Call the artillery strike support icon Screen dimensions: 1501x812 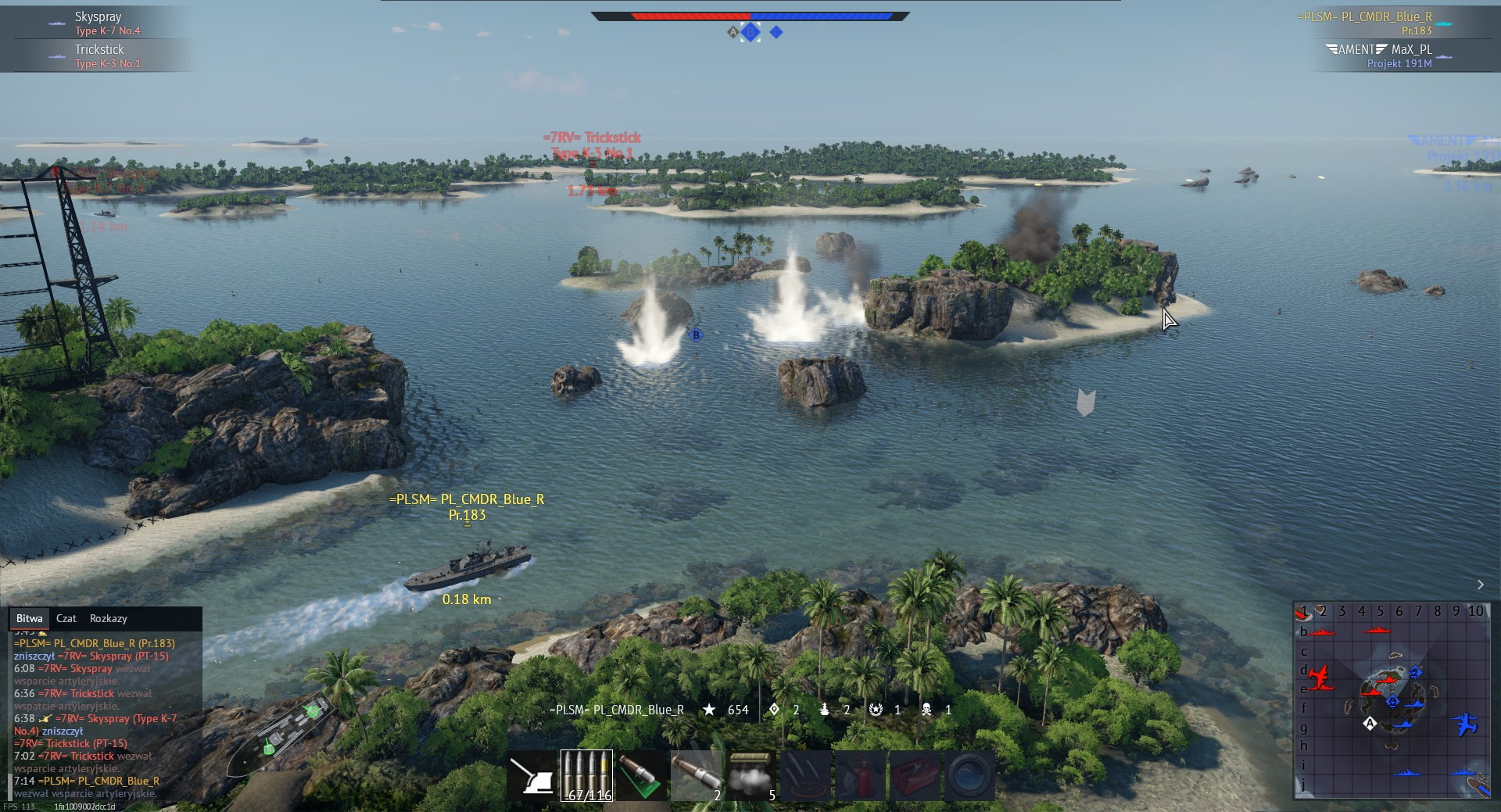point(805,776)
